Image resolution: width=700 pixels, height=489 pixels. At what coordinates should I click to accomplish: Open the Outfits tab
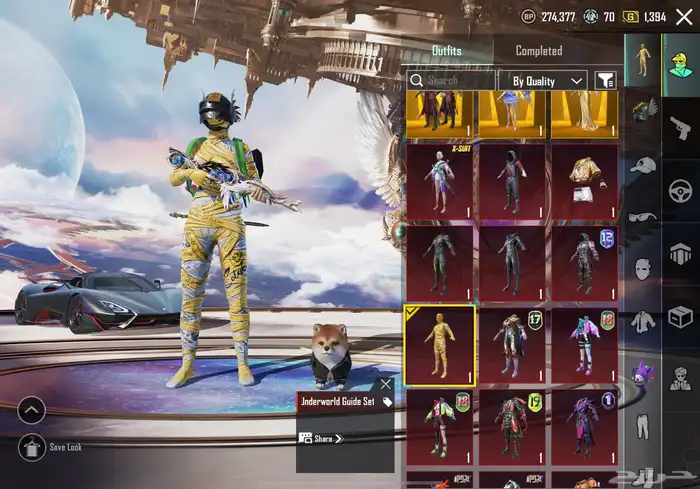447,51
